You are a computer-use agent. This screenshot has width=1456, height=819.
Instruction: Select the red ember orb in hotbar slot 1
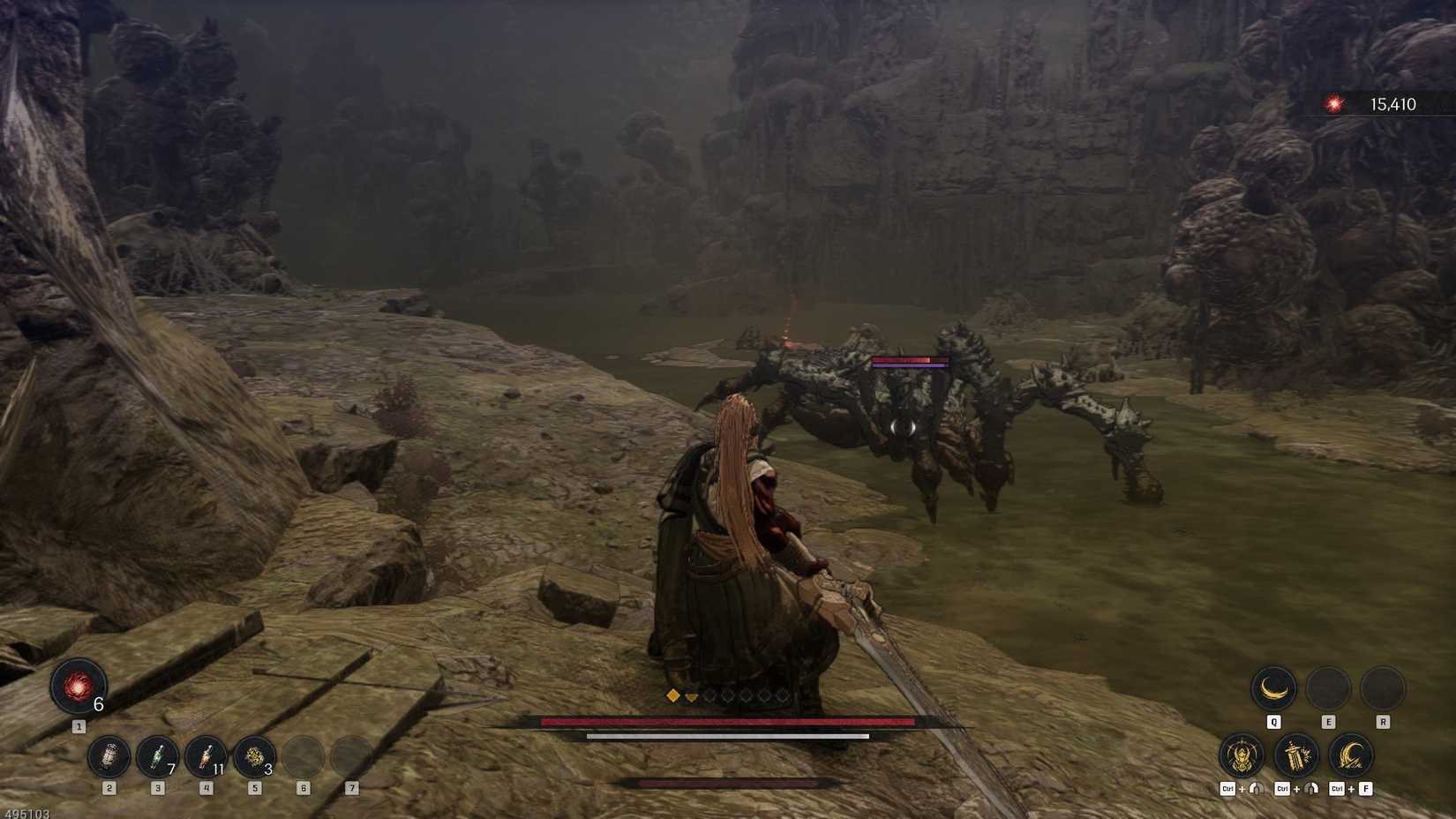(78, 687)
